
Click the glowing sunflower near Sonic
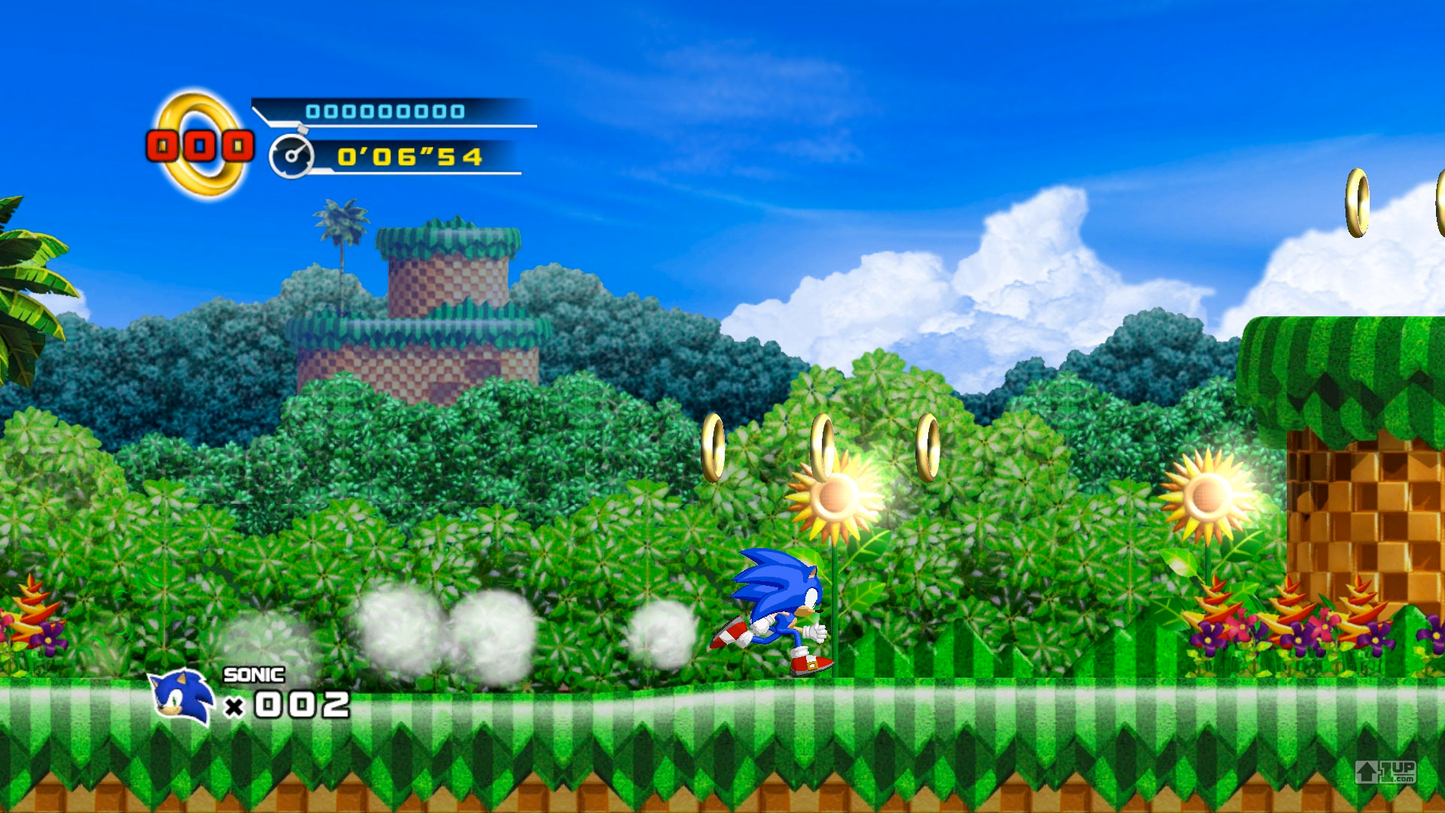(x=835, y=497)
